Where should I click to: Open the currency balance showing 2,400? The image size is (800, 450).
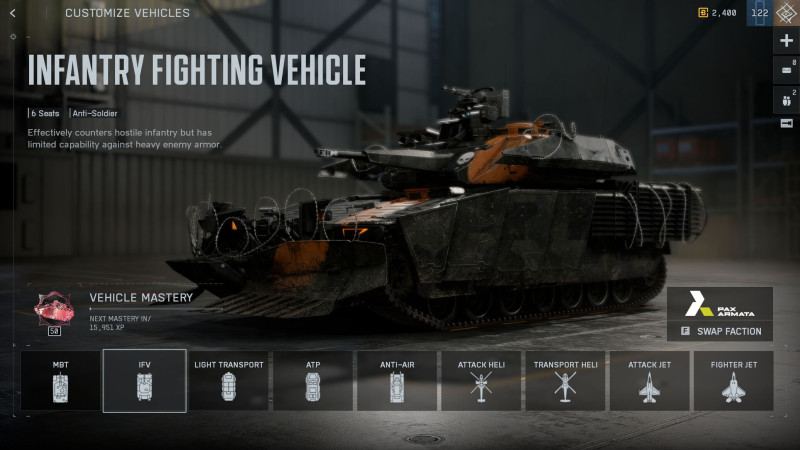pyautogui.click(x=717, y=13)
